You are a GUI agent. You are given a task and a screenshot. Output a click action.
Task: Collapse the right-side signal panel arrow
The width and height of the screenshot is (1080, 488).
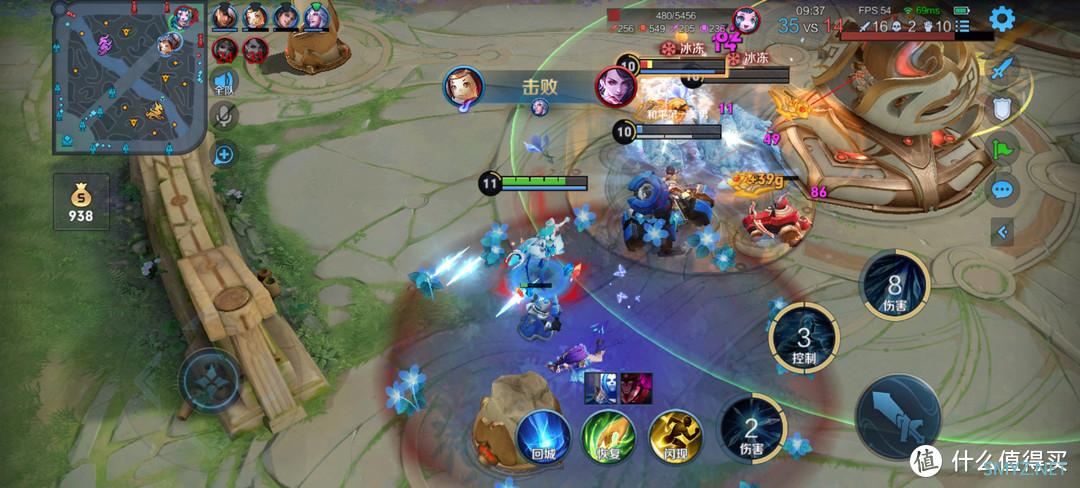pos(1001,233)
